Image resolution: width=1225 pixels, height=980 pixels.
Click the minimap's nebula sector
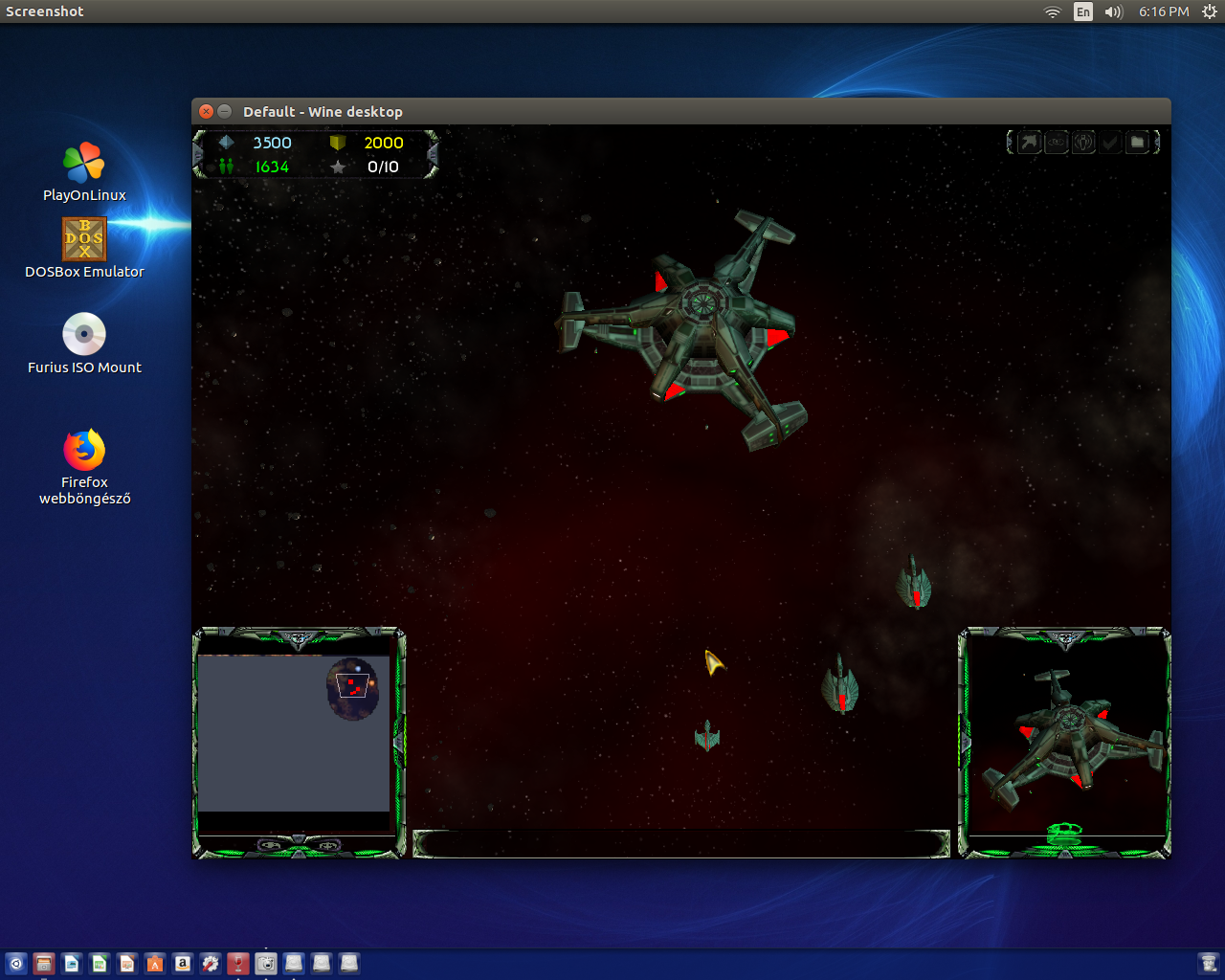point(352,688)
